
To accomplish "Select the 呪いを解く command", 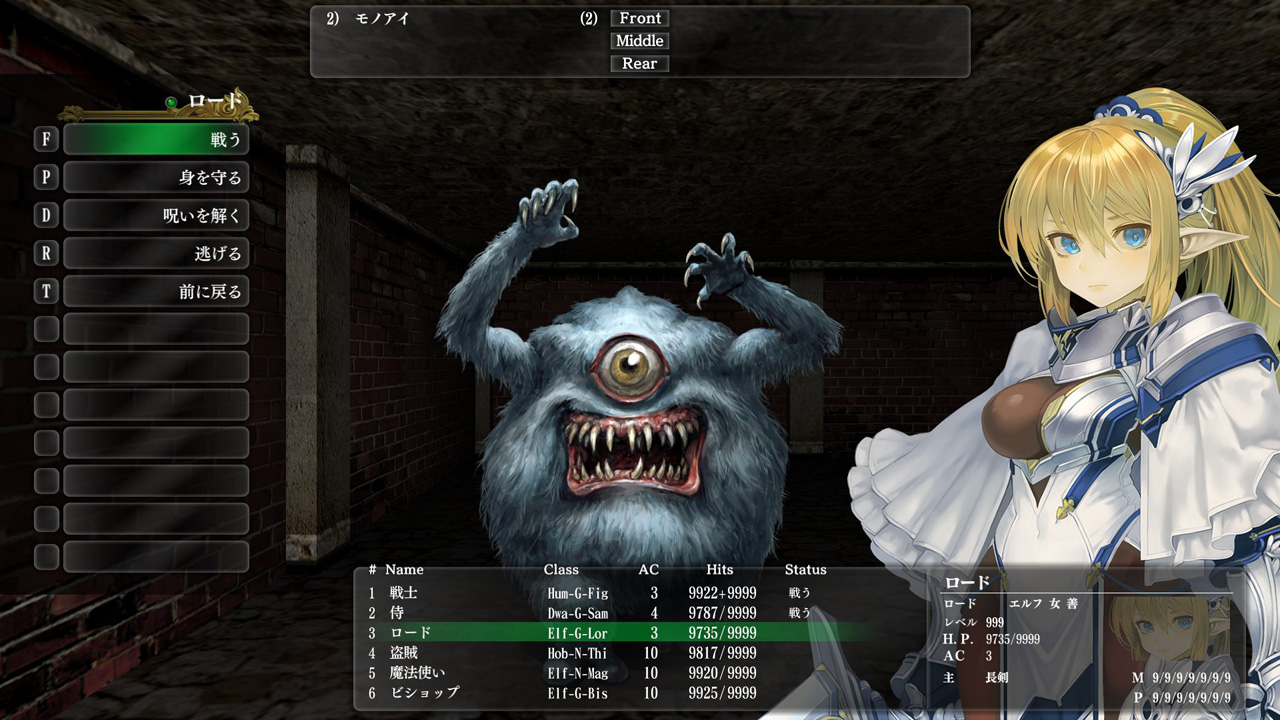I will click(x=156, y=215).
